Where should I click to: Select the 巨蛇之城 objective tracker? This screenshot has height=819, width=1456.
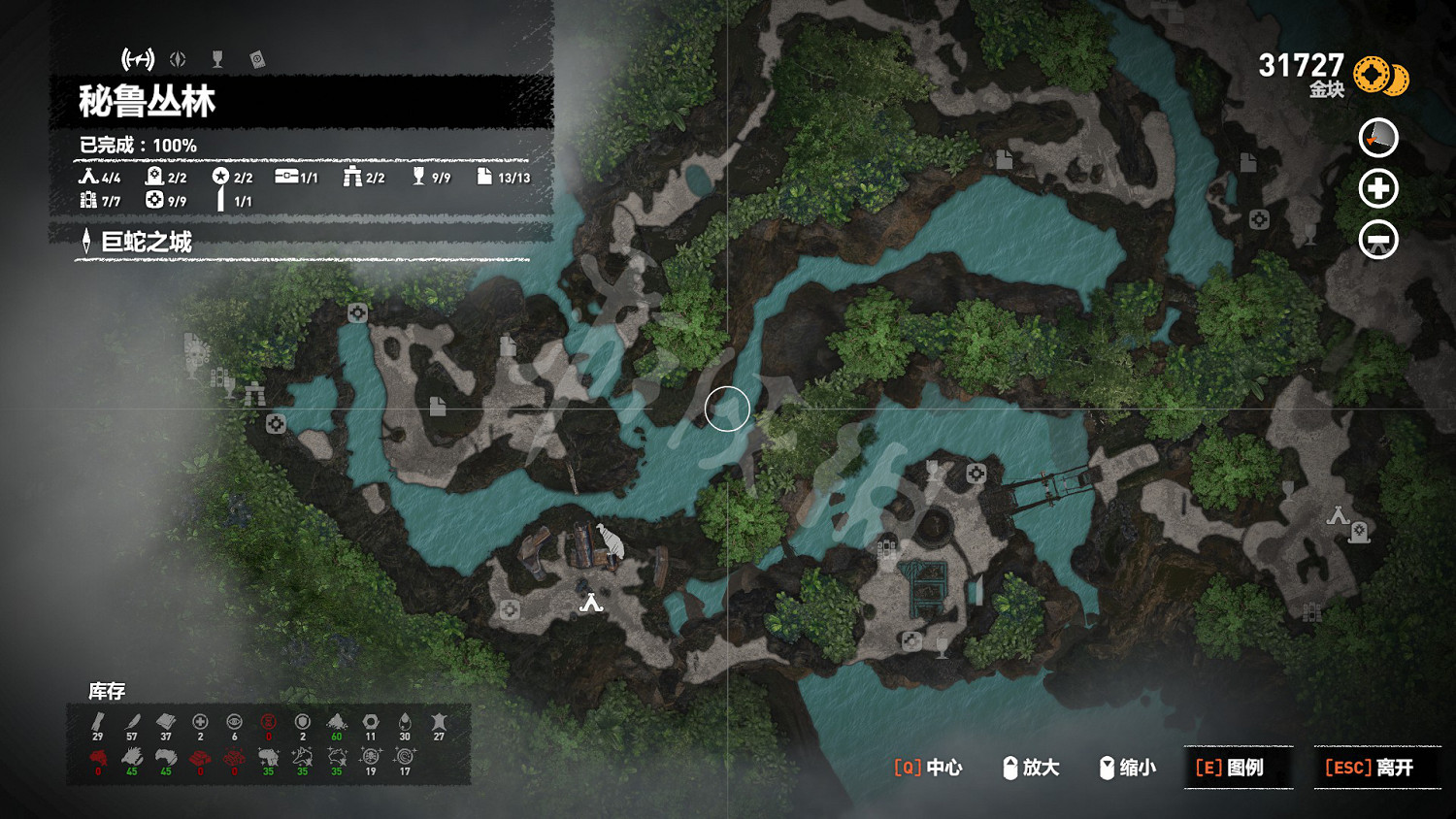[146, 242]
